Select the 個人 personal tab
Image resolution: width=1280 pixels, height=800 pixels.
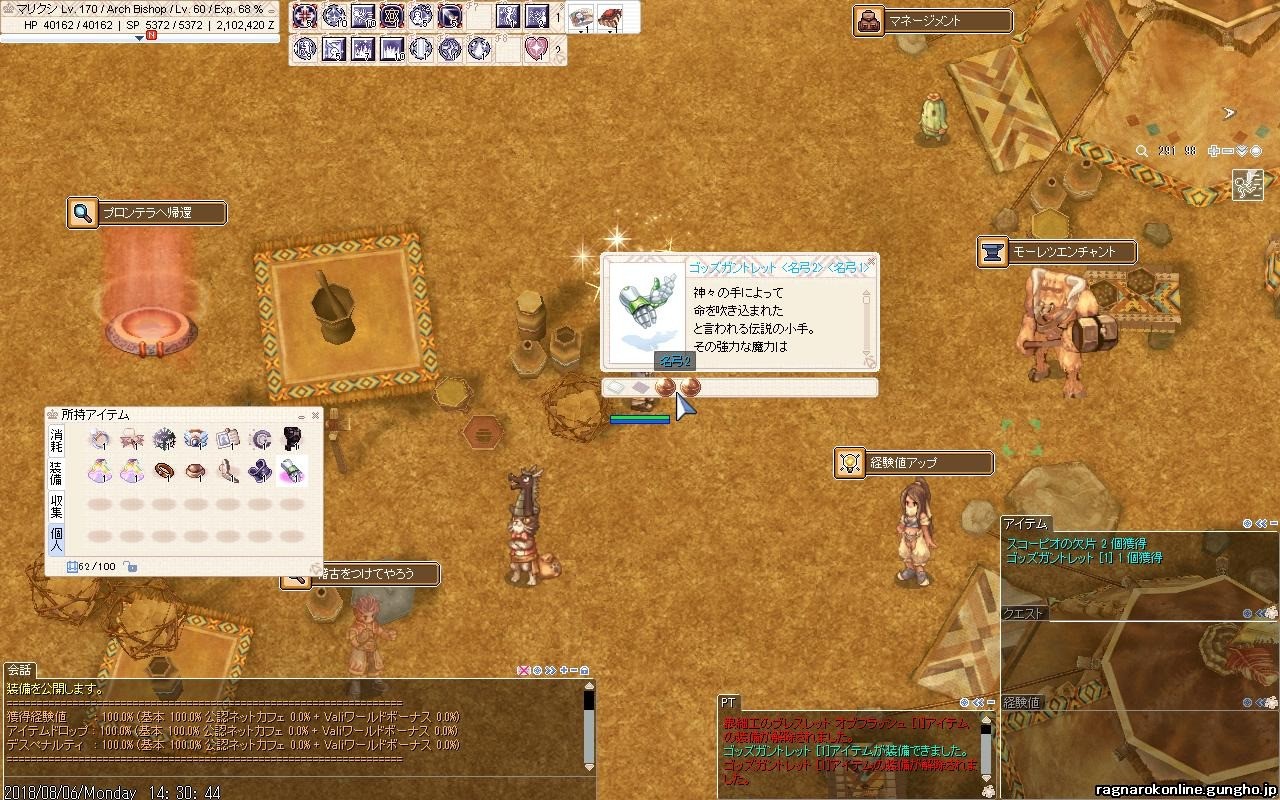click(57, 539)
